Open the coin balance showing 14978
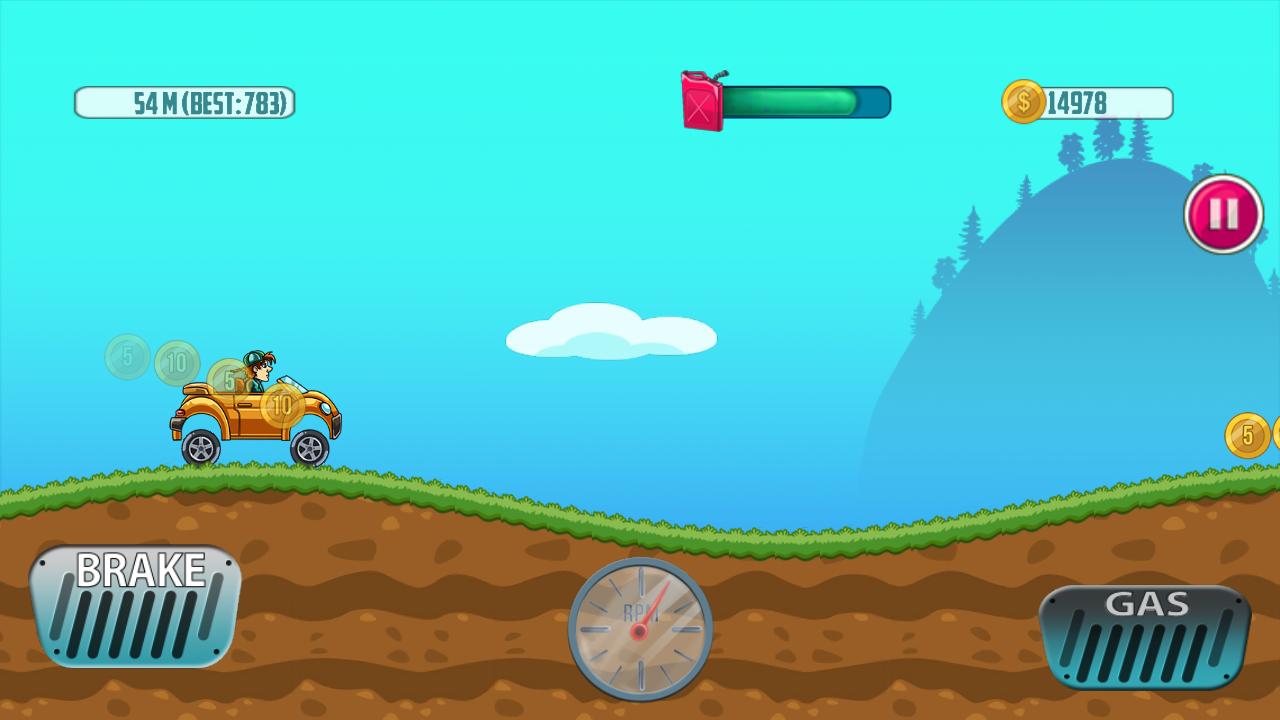1280x720 pixels. 1077,99
